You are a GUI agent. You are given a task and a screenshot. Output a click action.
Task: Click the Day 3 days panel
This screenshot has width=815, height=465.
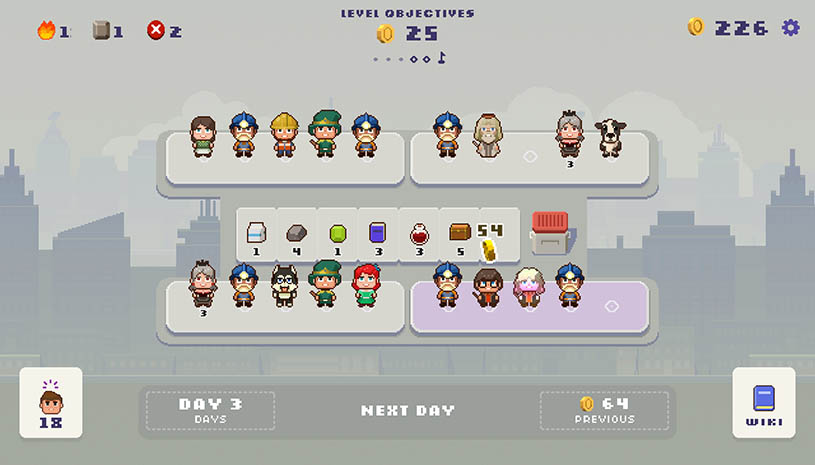click(210, 410)
